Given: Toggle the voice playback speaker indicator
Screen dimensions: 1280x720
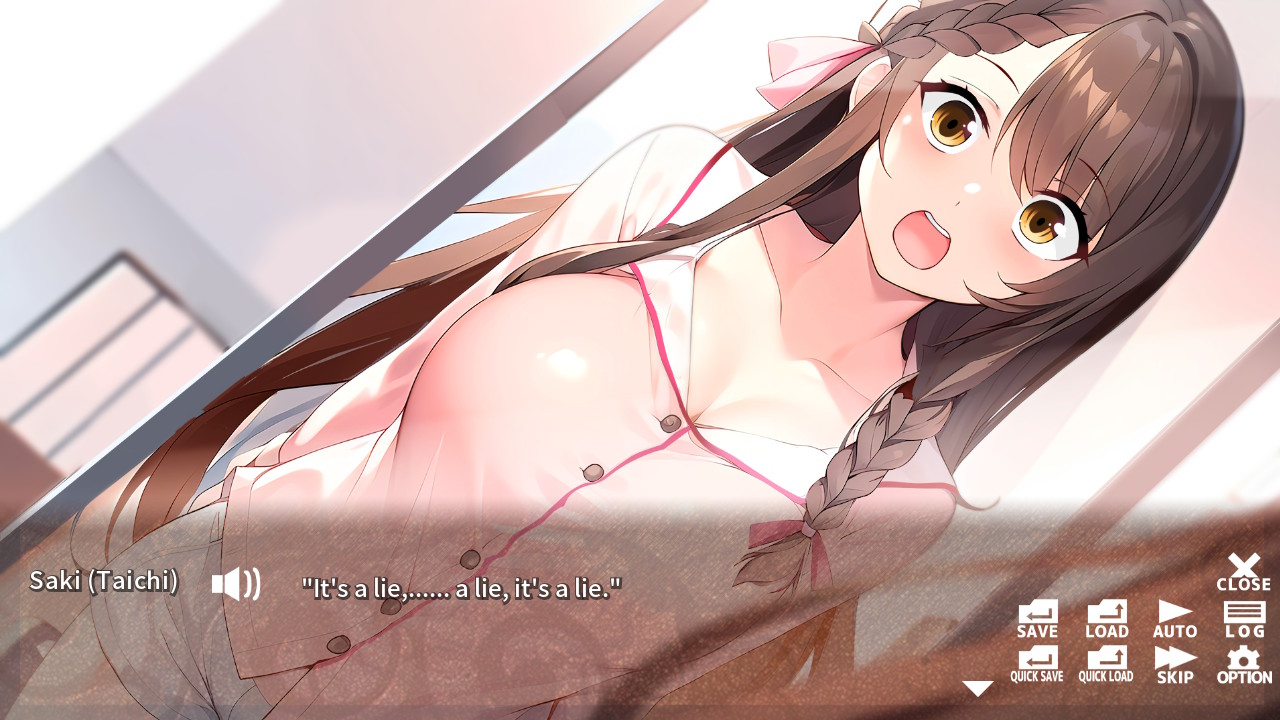Looking at the screenshot, I should 237,585.
